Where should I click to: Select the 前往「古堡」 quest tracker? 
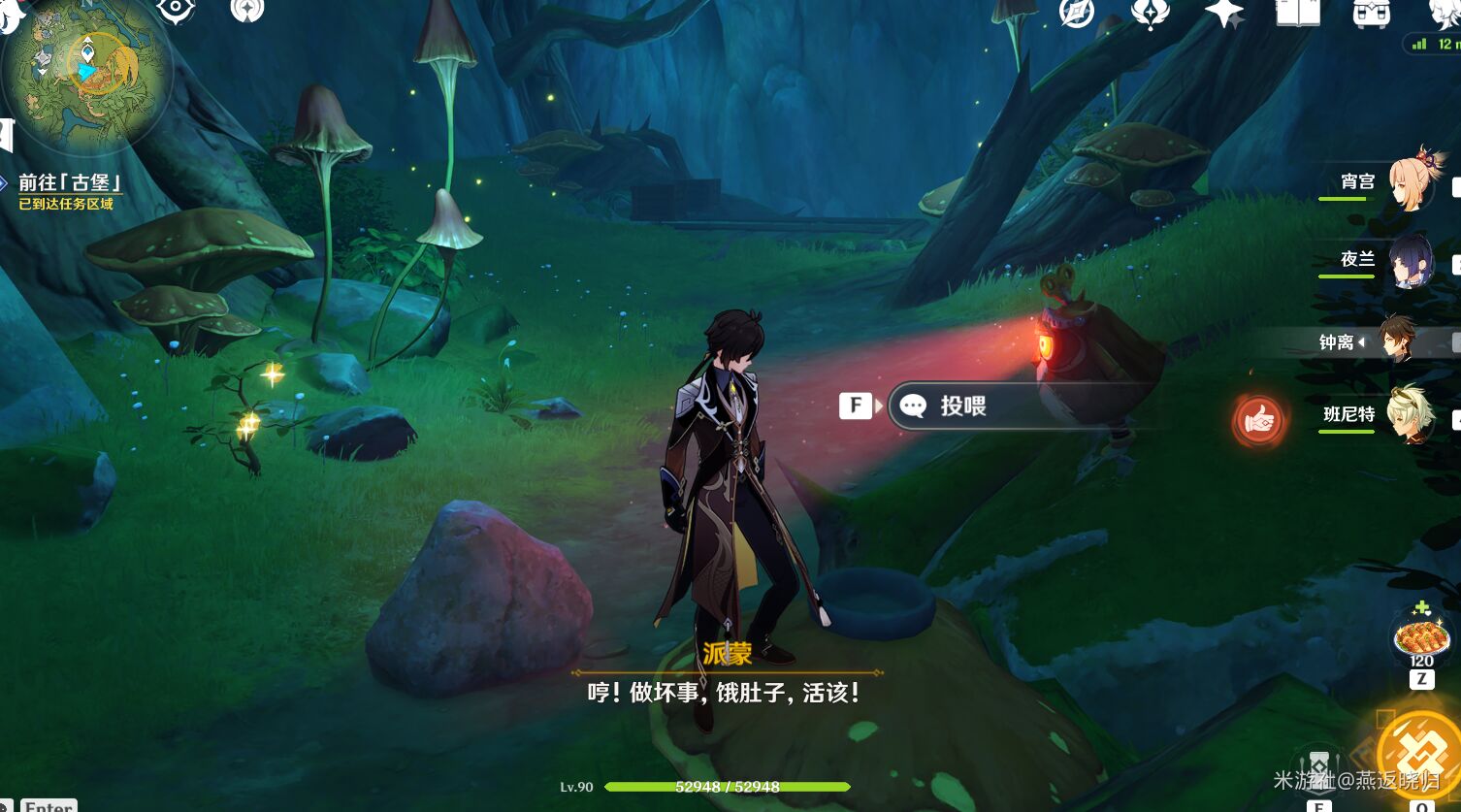[x=69, y=183]
